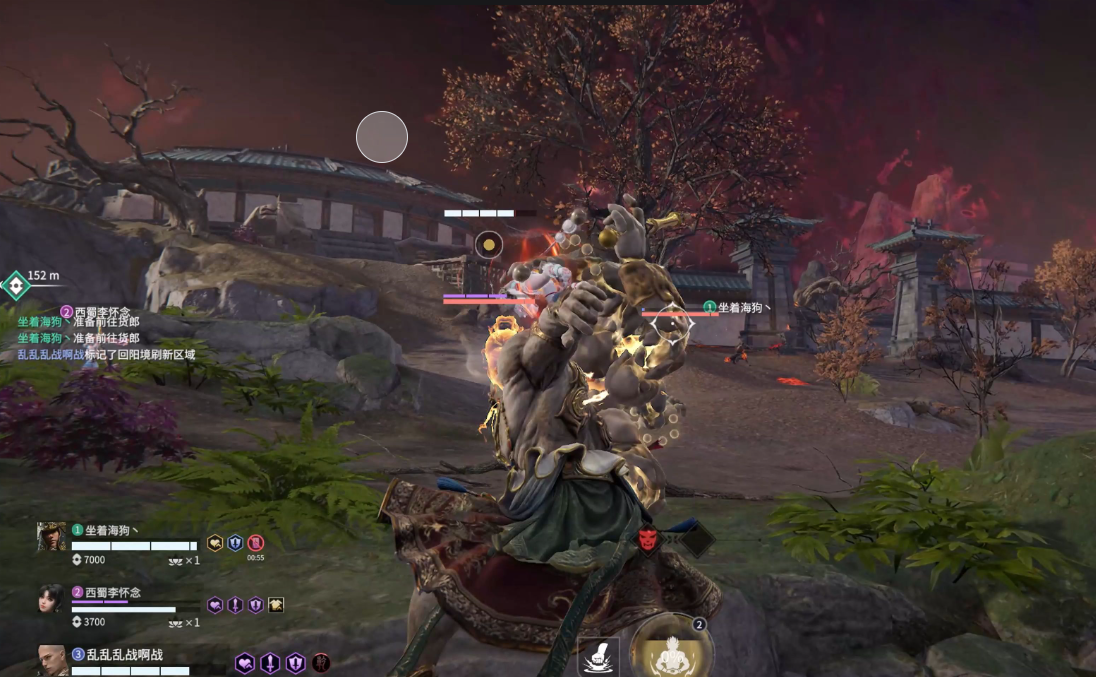Click the red door status icon with 00:55 timer
This screenshot has height=677, width=1096.
click(256, 543)
